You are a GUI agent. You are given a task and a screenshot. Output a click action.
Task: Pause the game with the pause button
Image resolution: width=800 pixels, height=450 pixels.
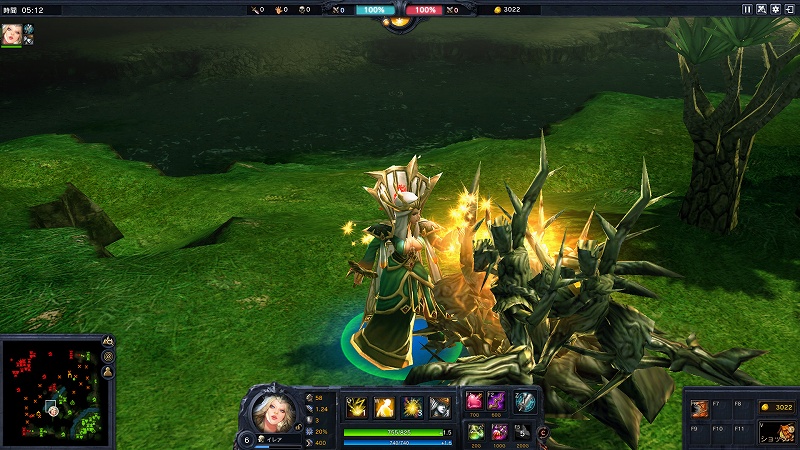[x=746, y=9]
